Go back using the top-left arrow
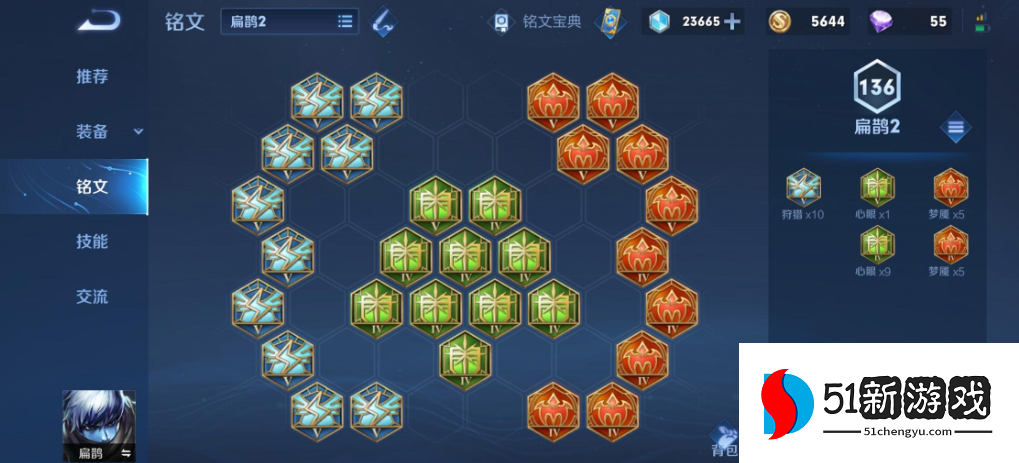 pos(98,20)
